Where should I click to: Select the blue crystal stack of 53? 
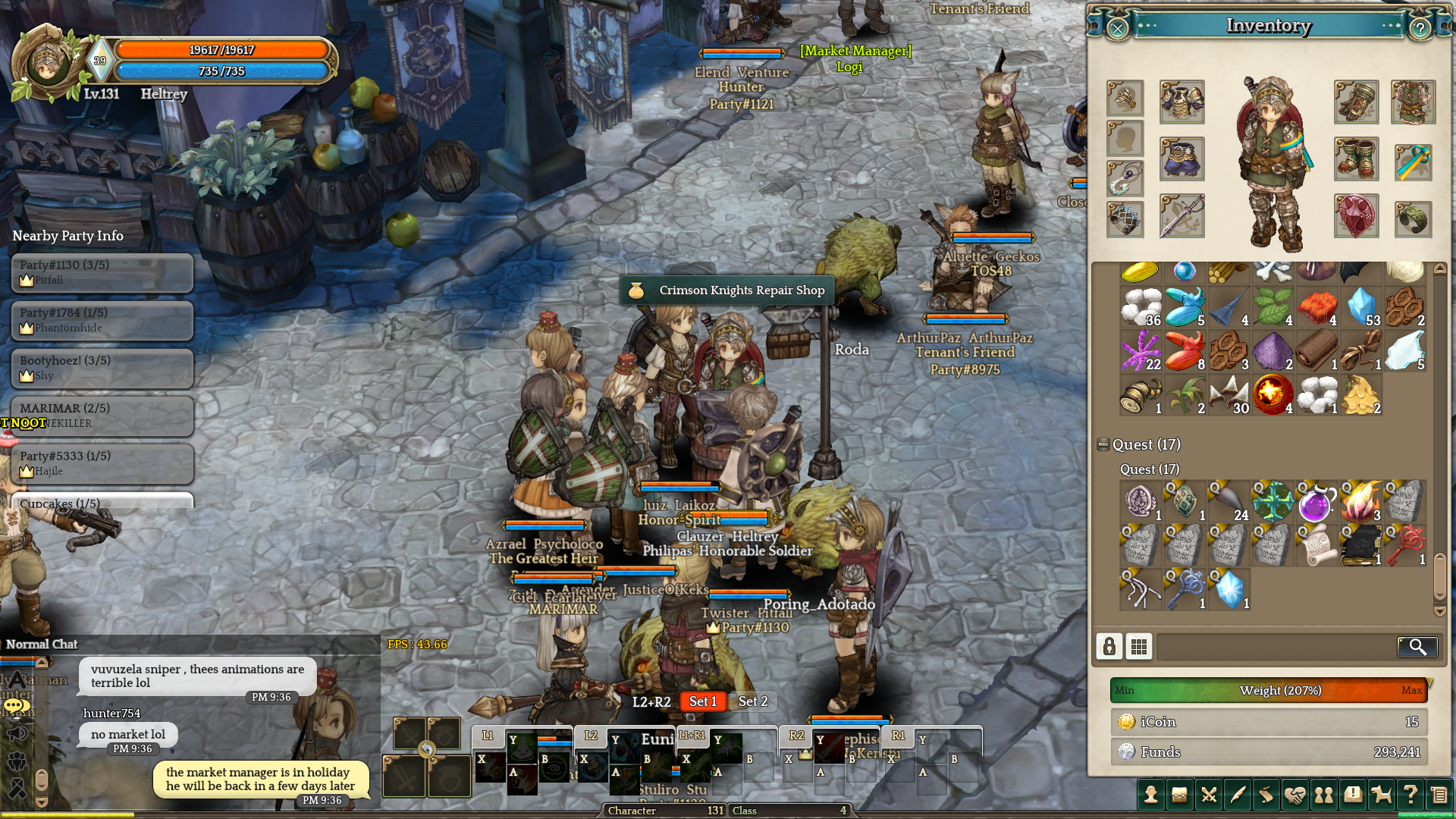point(1361,307)
